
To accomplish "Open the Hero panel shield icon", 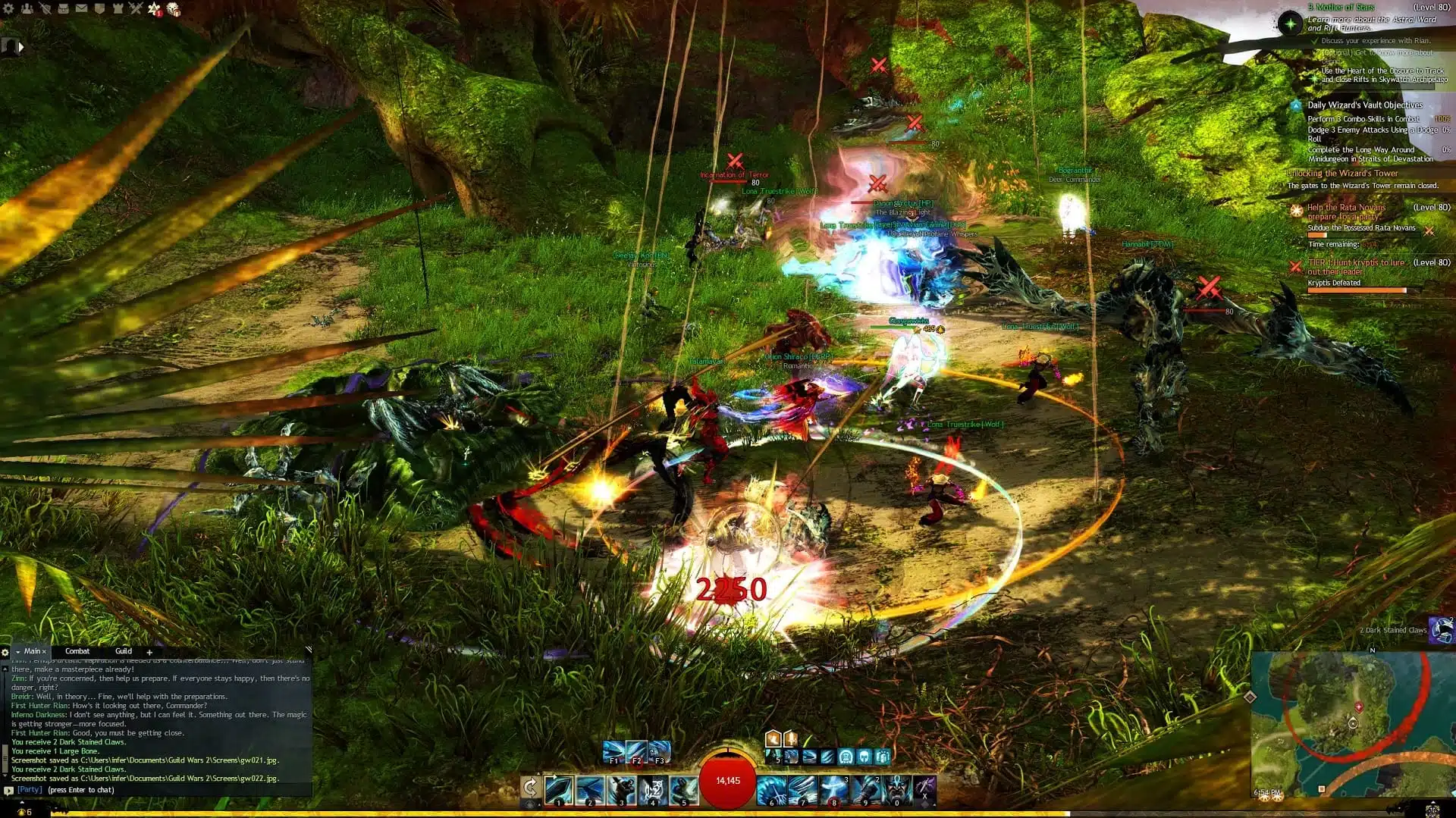I will [x=99, y=8].
